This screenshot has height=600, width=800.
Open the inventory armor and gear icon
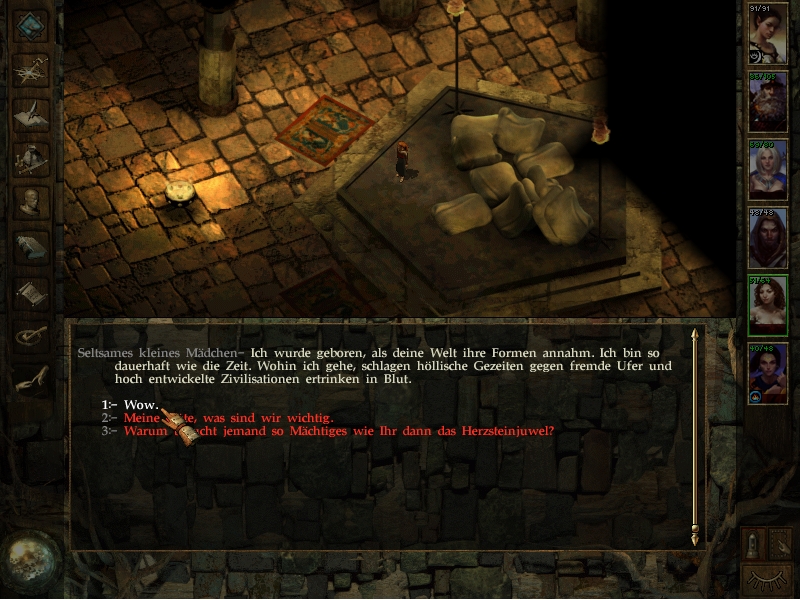[33, 158]
